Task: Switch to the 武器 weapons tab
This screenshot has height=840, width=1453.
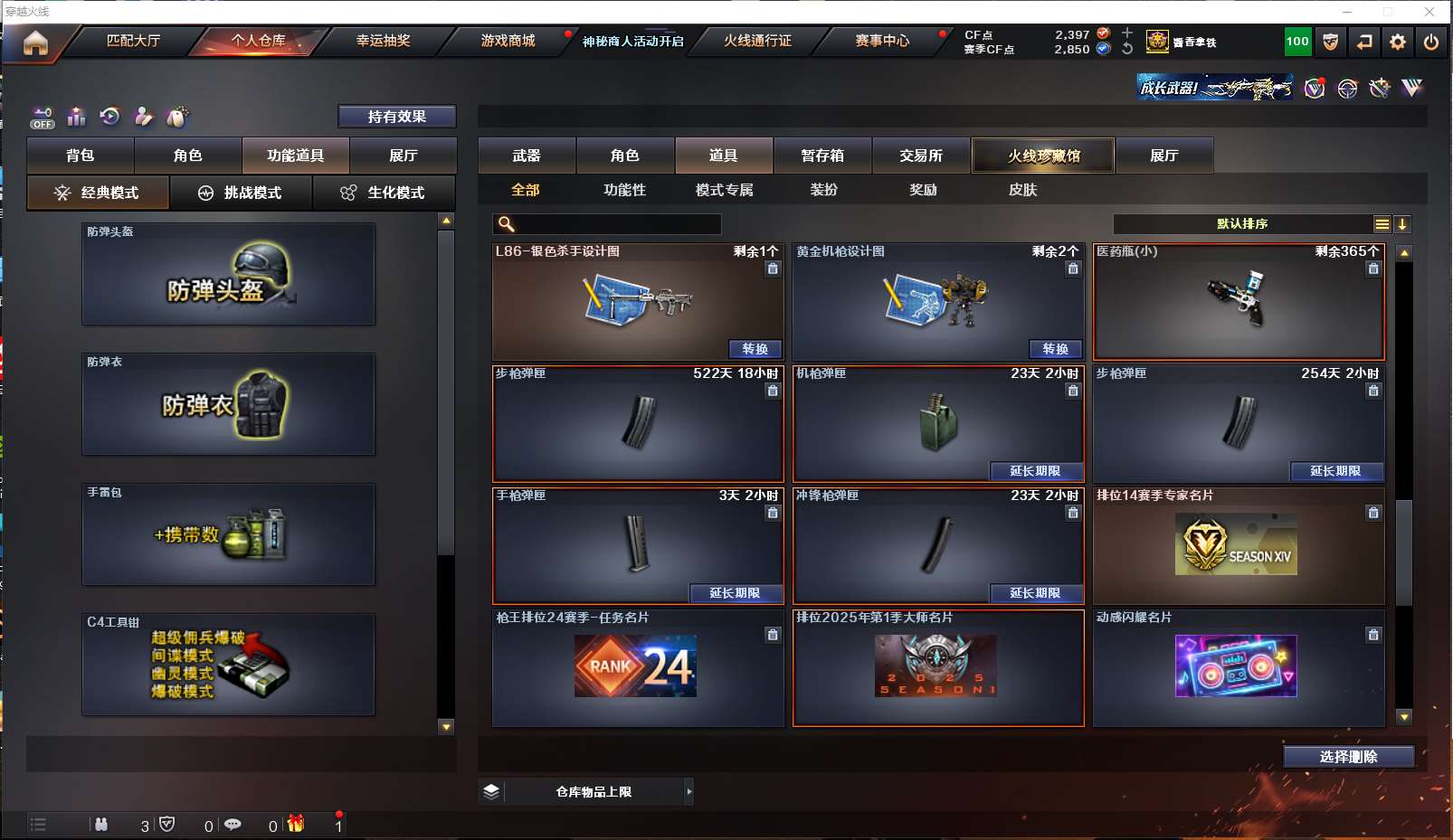Action: 527,156
